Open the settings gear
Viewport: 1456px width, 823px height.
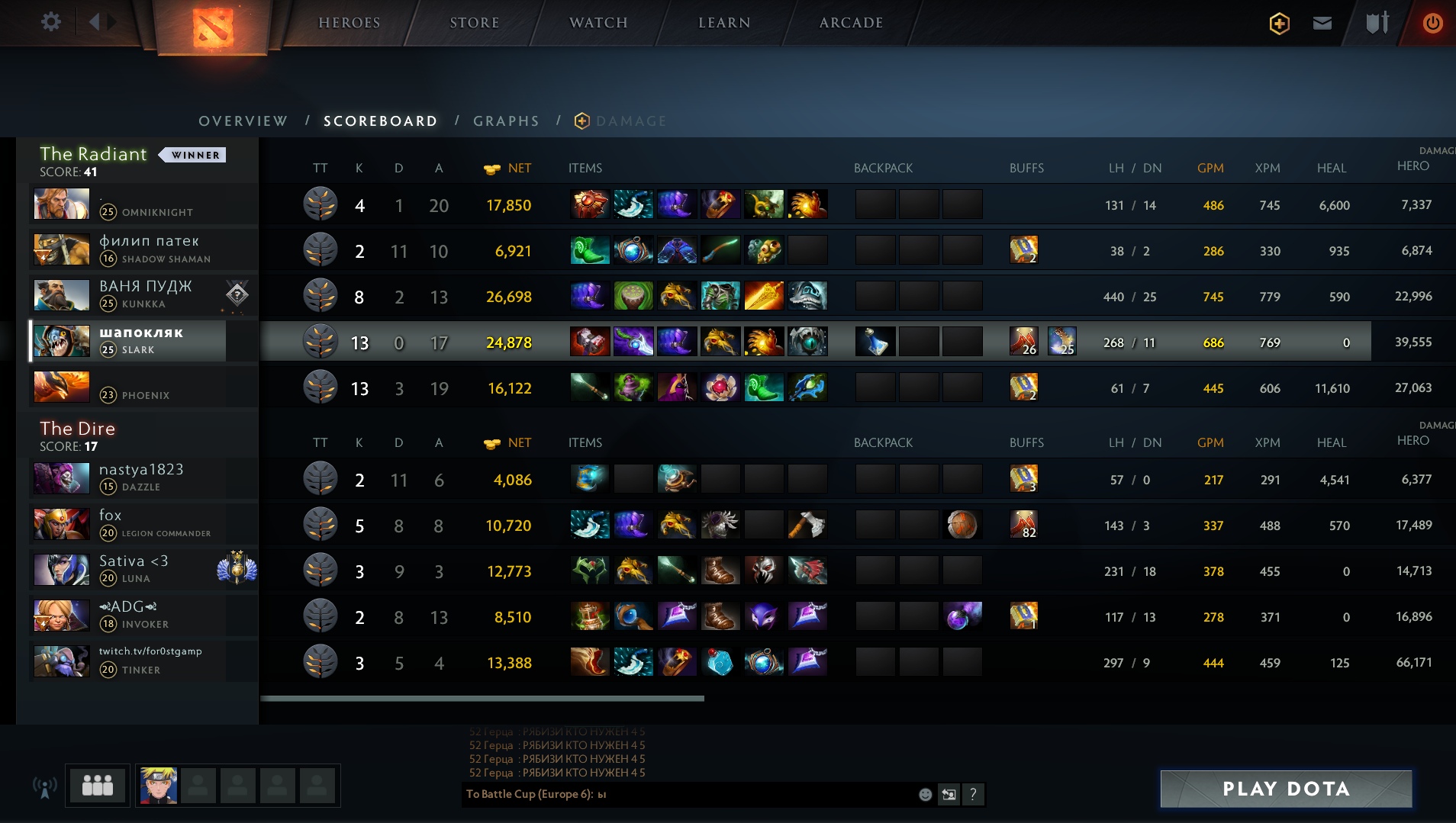51,22
